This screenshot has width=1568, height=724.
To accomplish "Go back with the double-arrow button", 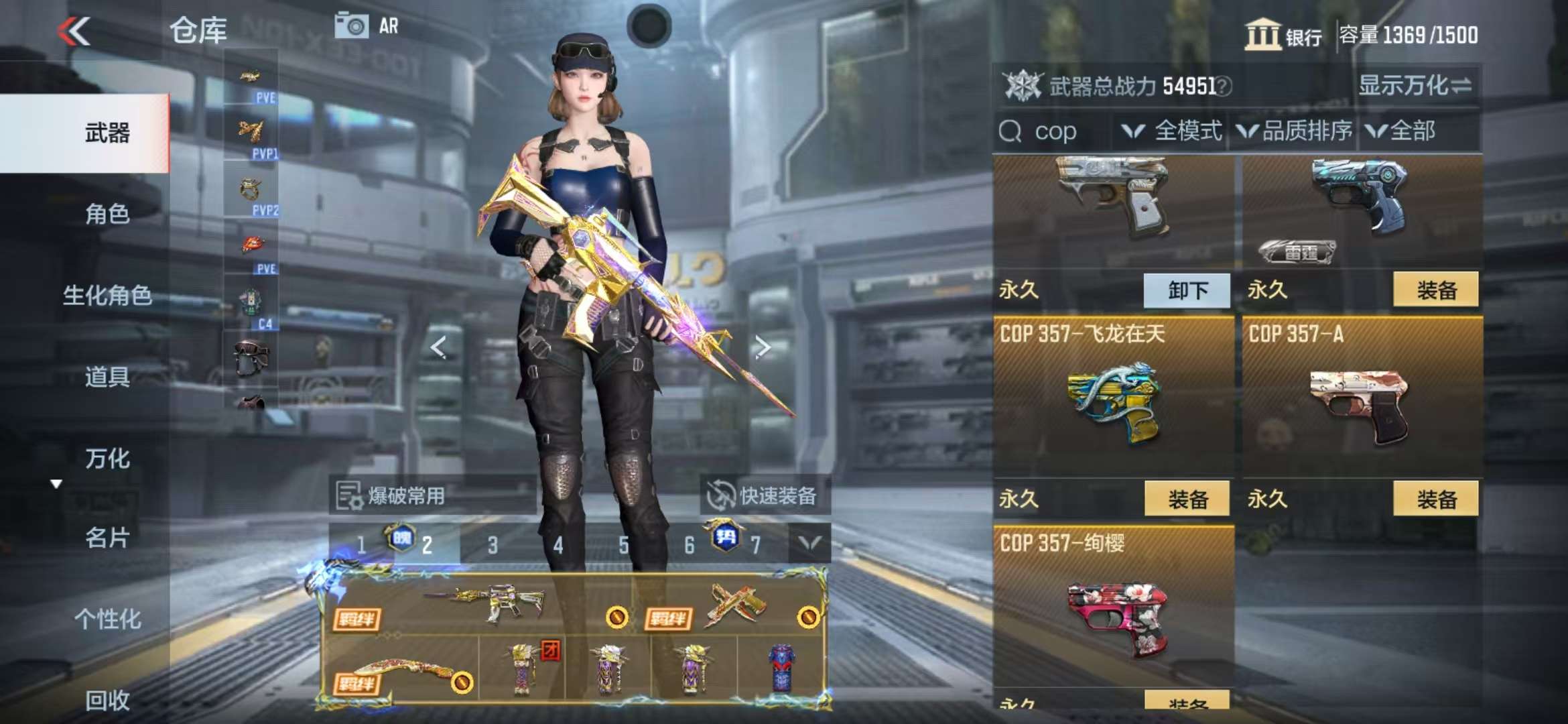I will 74,31.
